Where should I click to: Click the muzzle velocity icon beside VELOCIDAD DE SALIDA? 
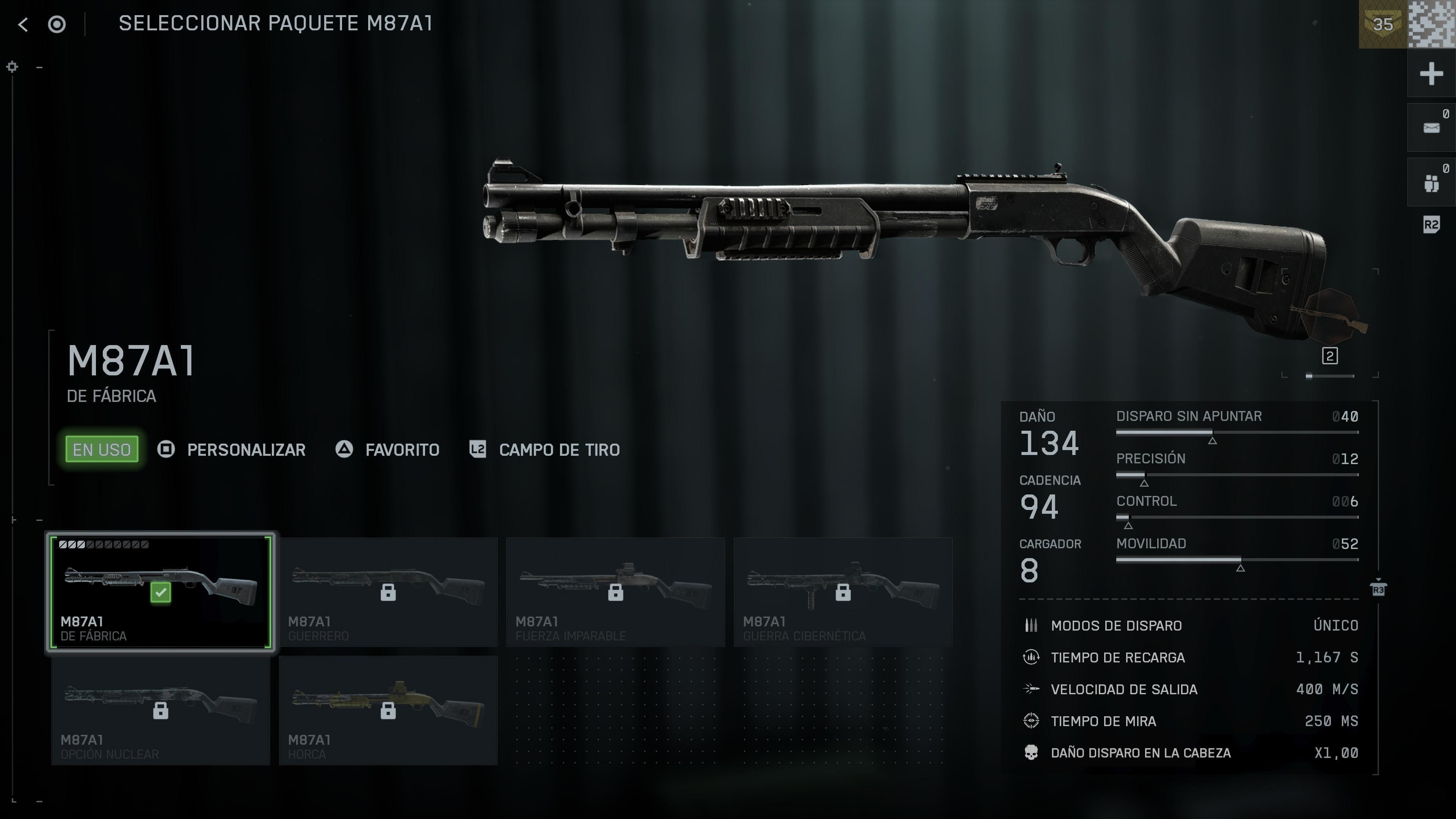point(1031,689)
